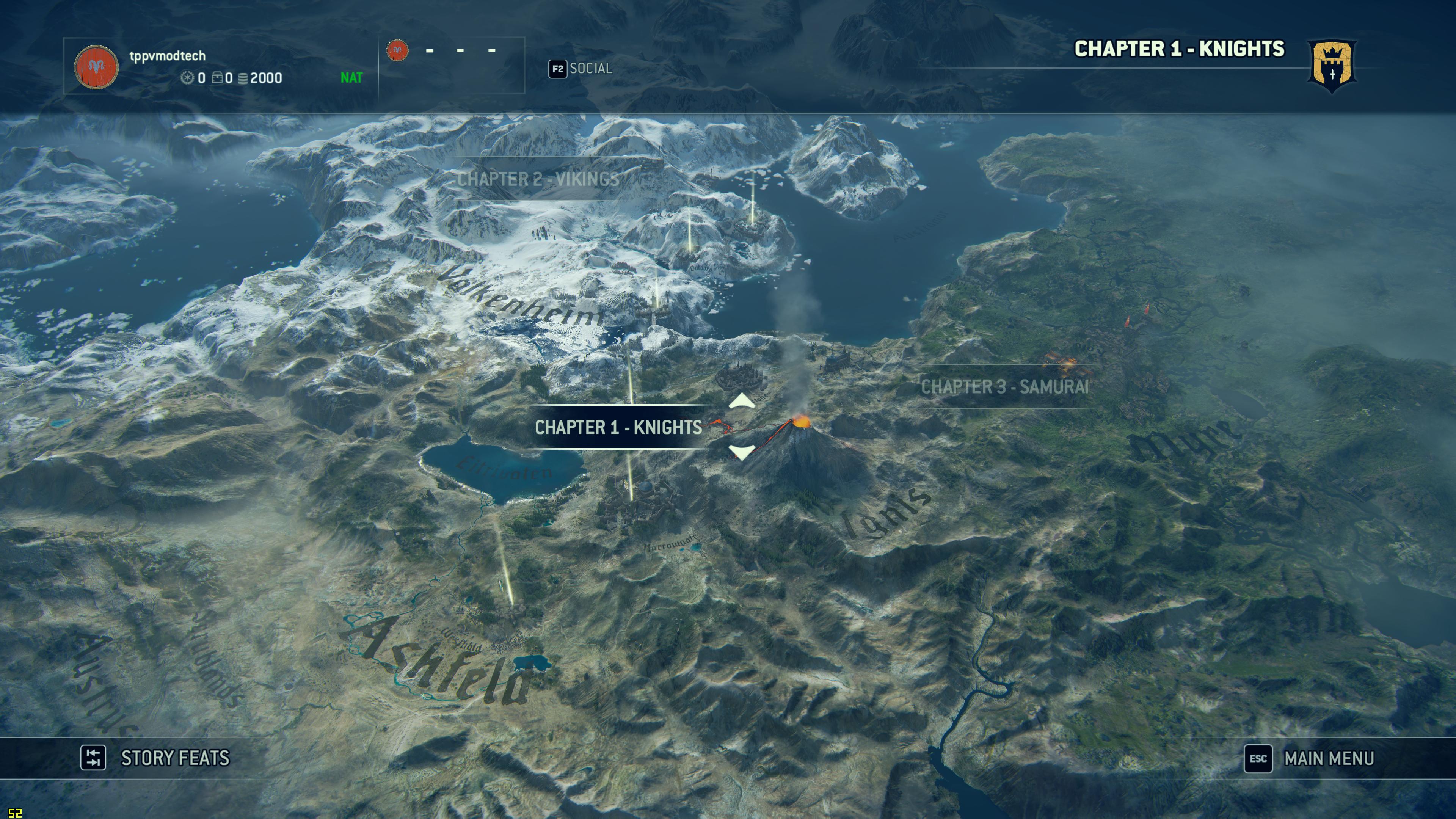Open the highlighted Chapter 1 - Knights entry
The width and height of the screenshot is (1456, 819).
(618, 427)
